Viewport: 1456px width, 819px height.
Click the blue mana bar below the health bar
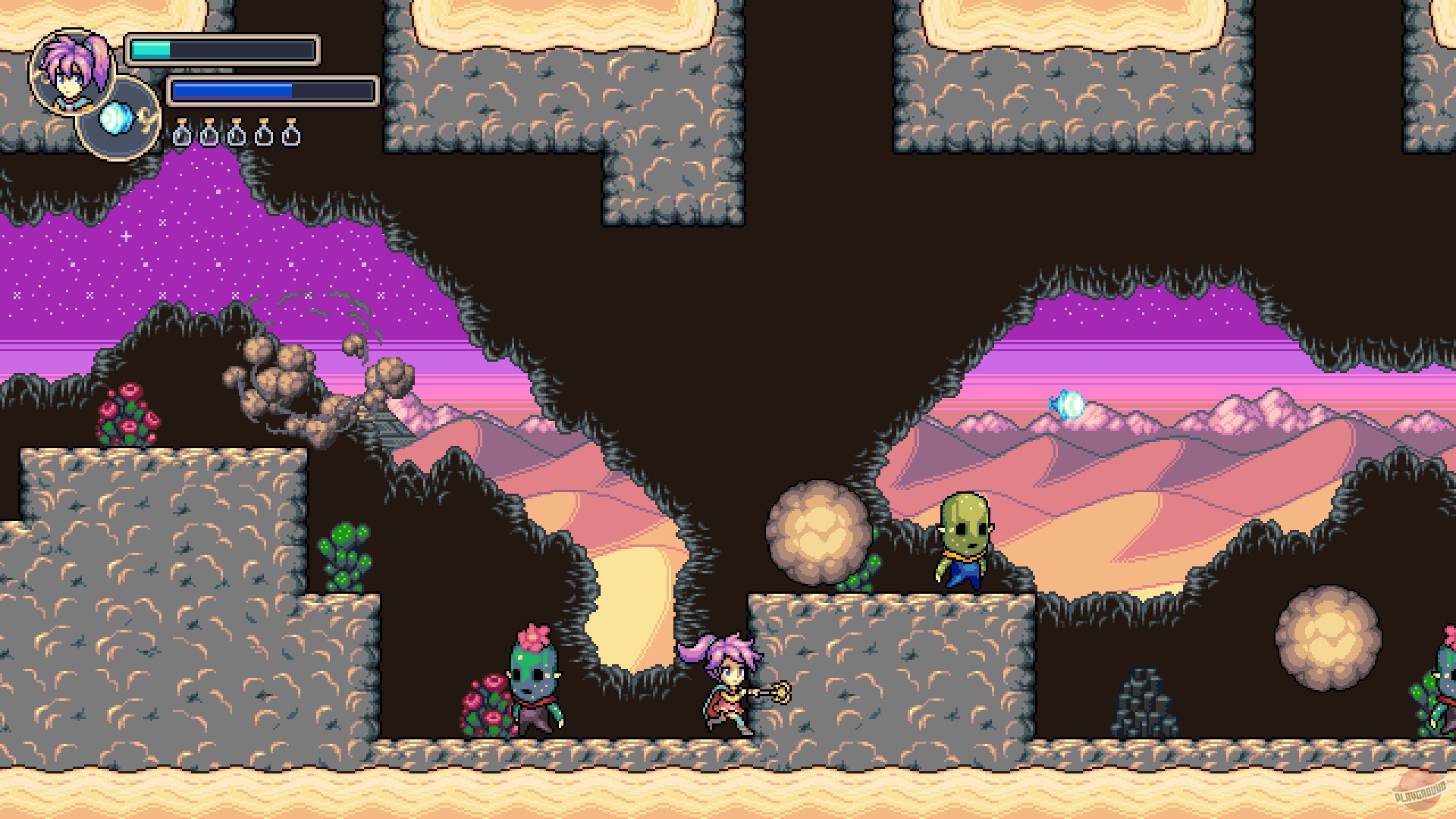click(235, 89)
